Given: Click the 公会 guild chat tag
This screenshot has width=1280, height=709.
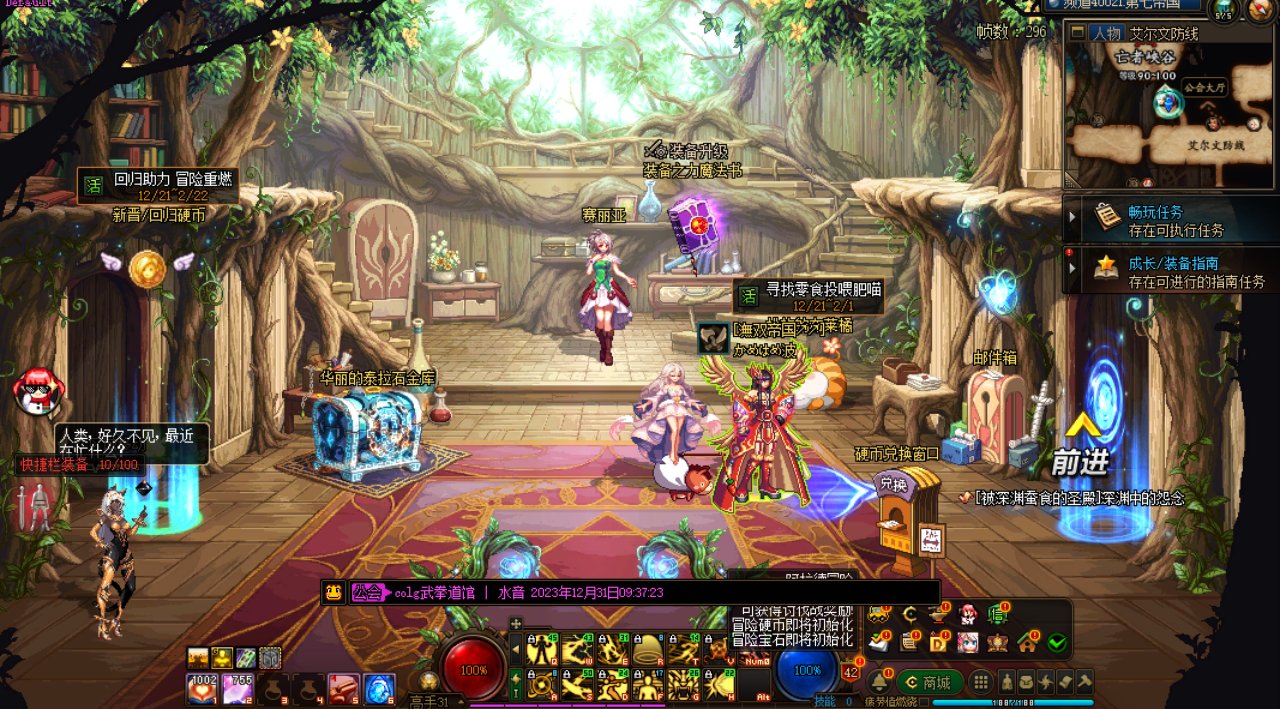Looking at the screenshot, I should (x=367, y=592).
